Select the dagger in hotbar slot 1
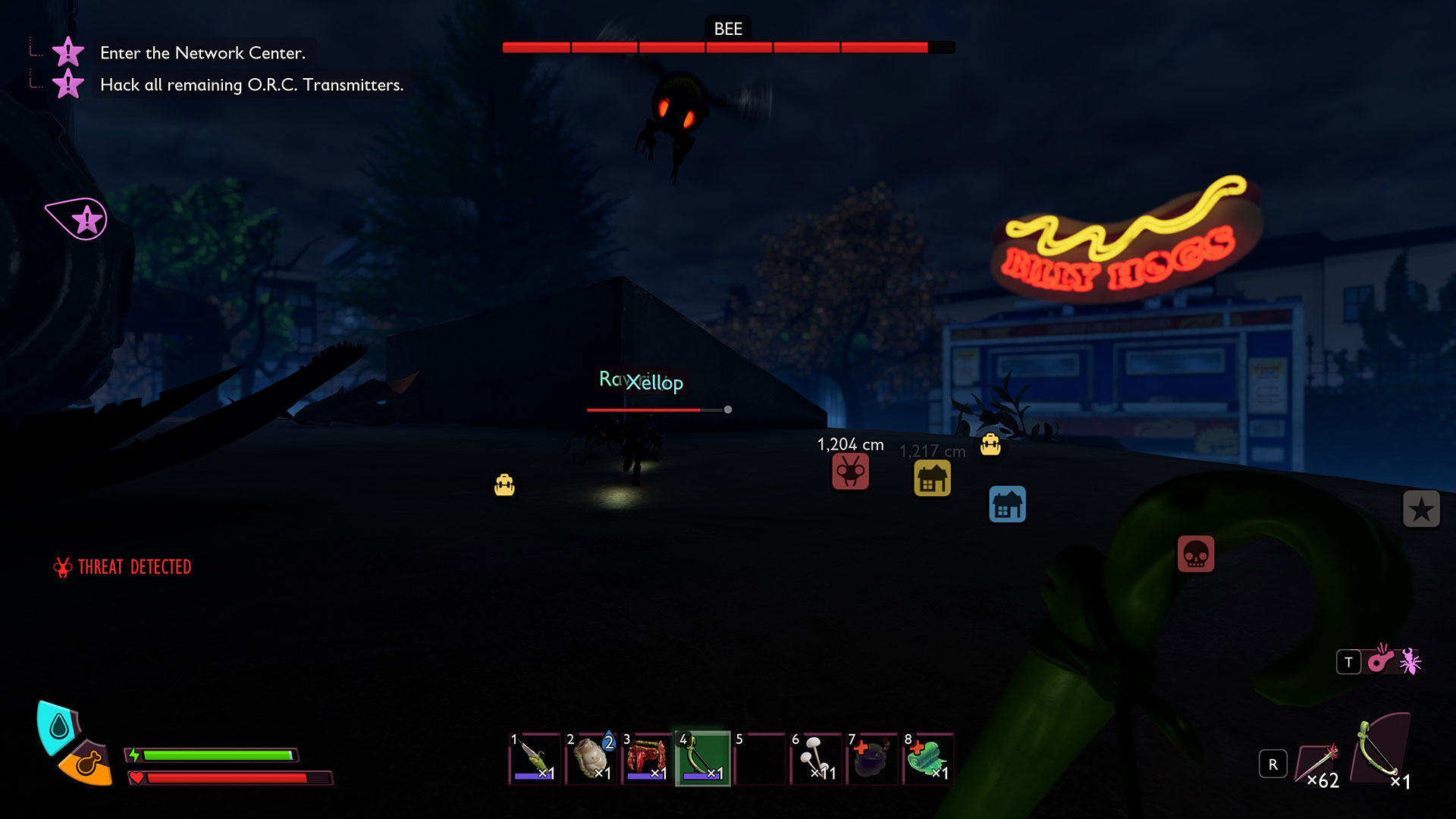1456x819 pixels. click(x=535, y=758)
